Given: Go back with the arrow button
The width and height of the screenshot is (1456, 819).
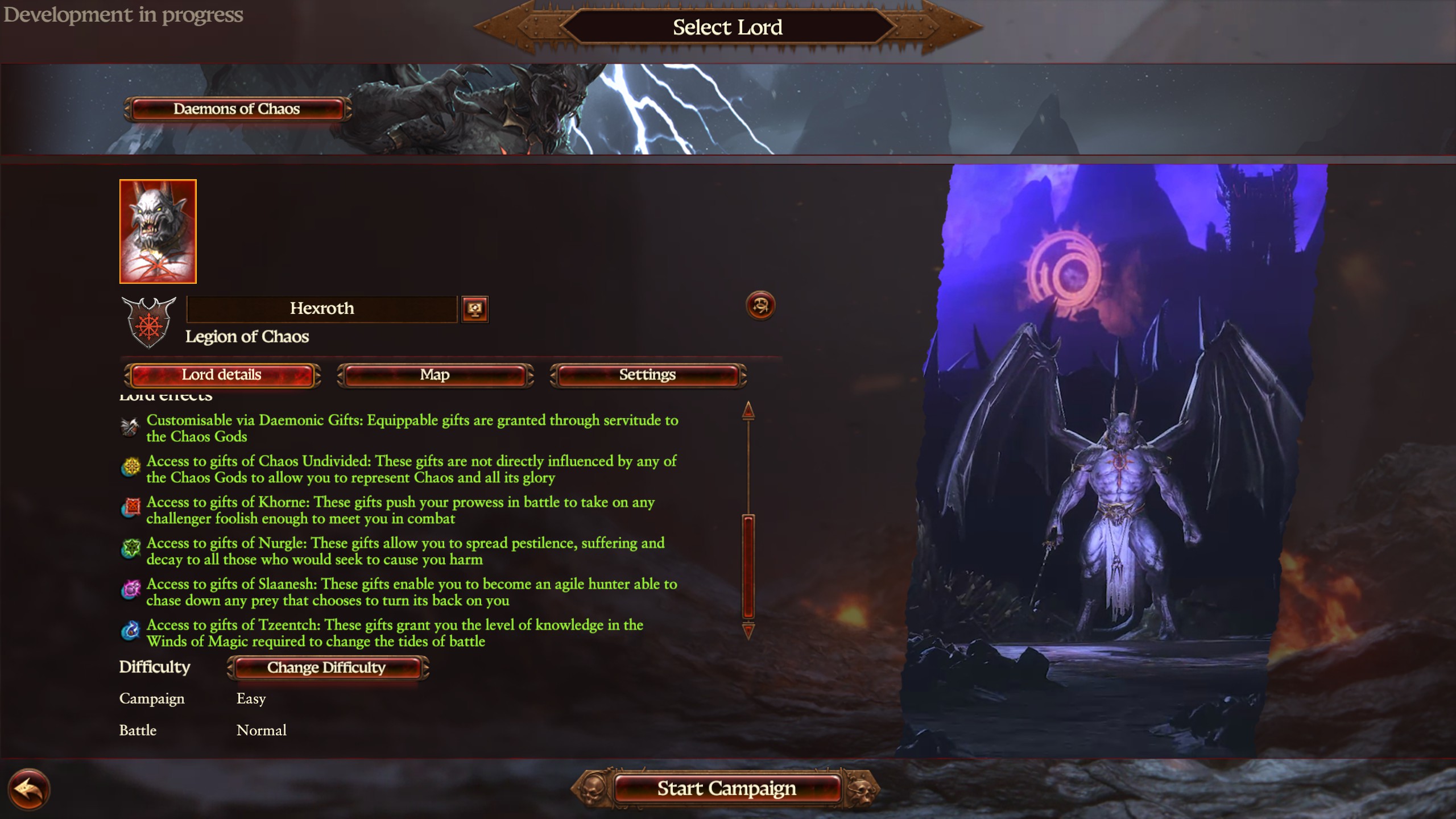Looking at the screenshot, I should pyautogui.click(x=28, y=789).
